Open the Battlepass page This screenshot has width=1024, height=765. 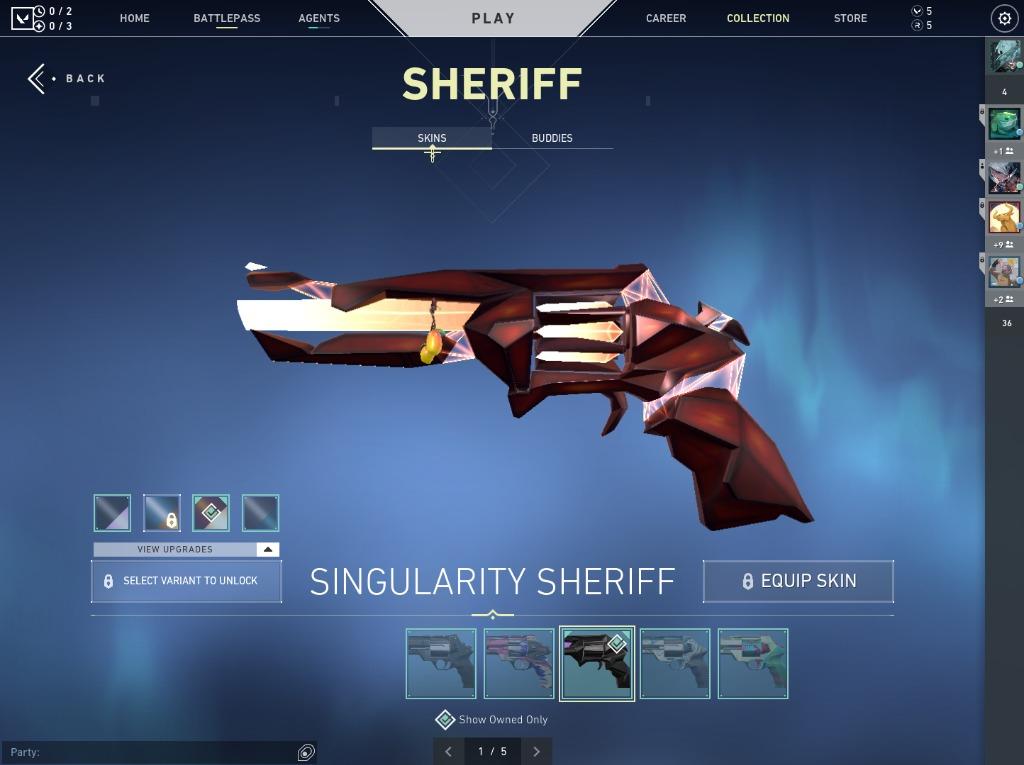click(227, 18)
